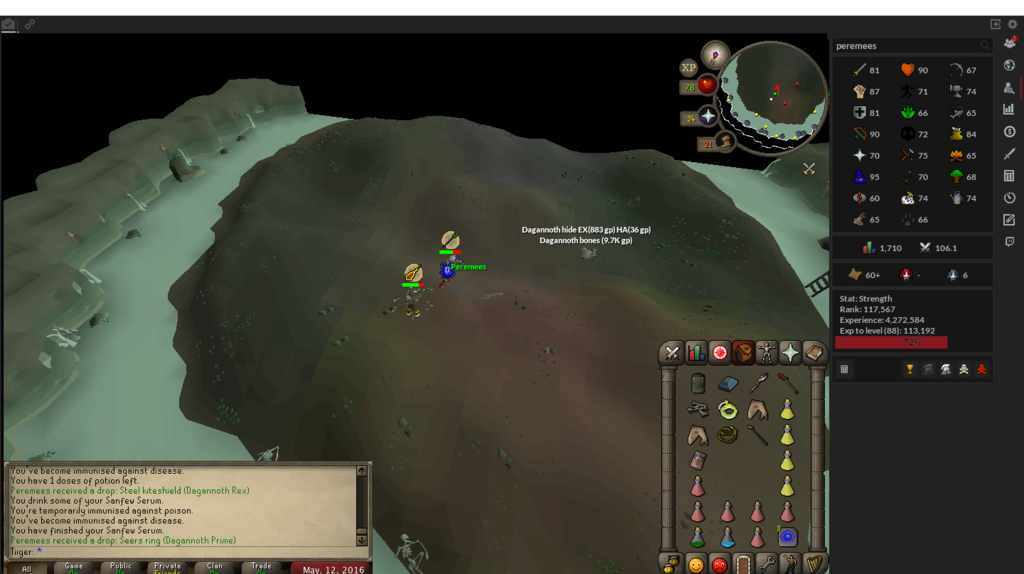
Task: Toggle the run energy boot orb
Action: (x=724, y=143)
